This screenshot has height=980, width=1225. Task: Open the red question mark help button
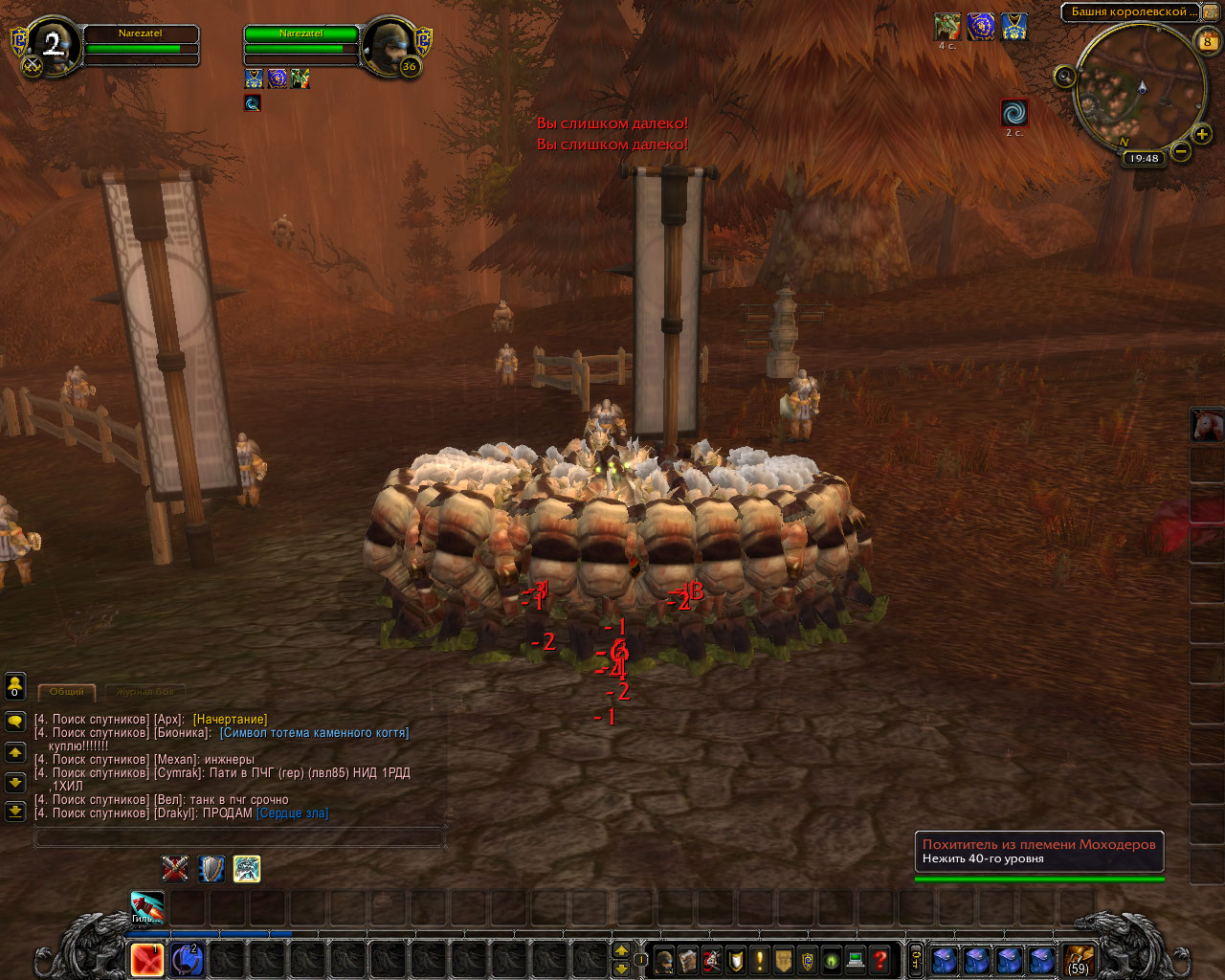point(880,960)
